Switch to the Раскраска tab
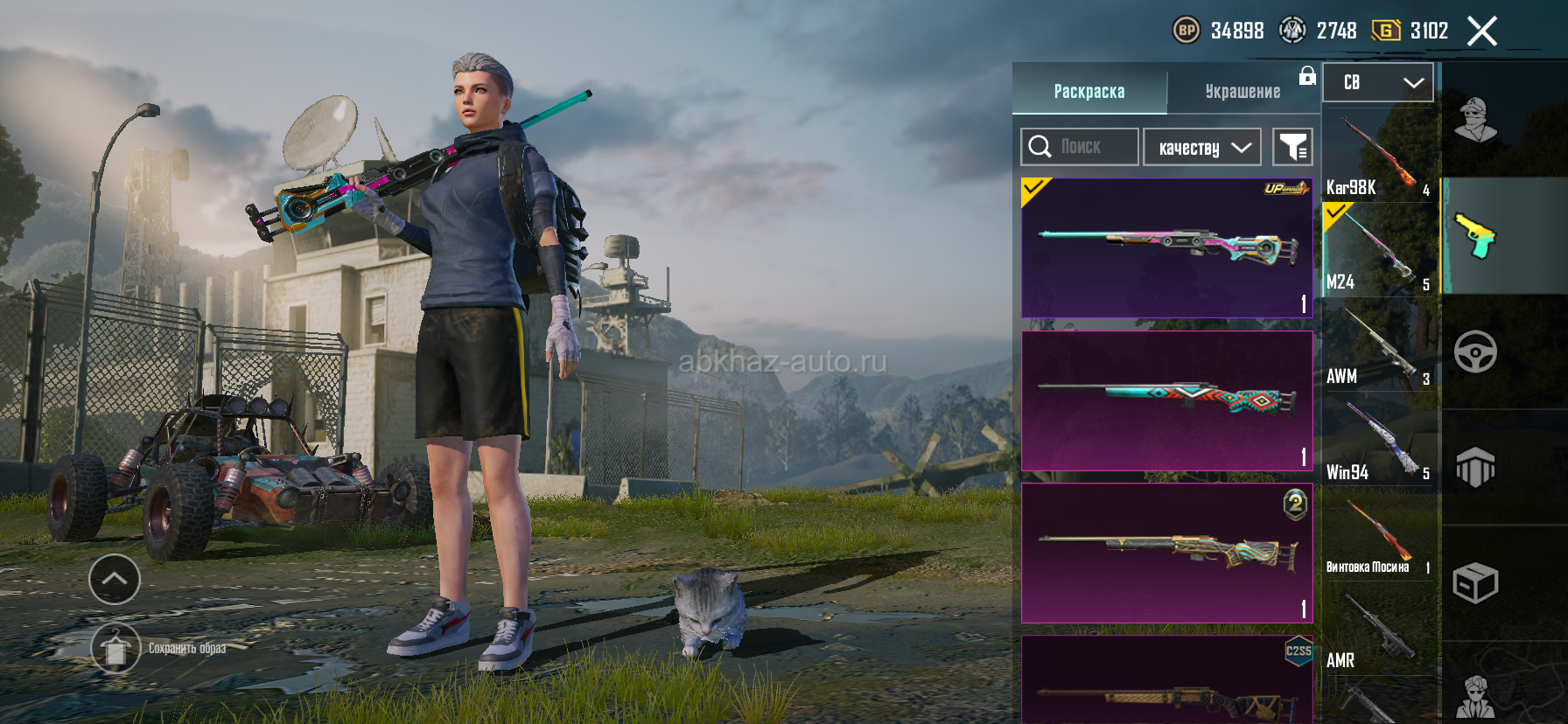The height and width of the screenshot is (724, 1568). pos(1089,91)
